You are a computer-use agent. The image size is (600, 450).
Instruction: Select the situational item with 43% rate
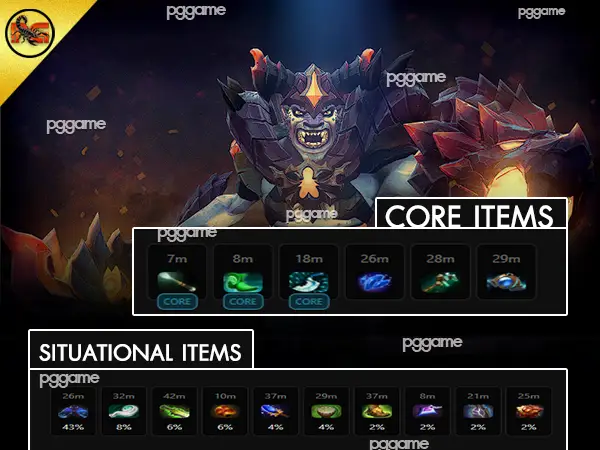point(72,411)
